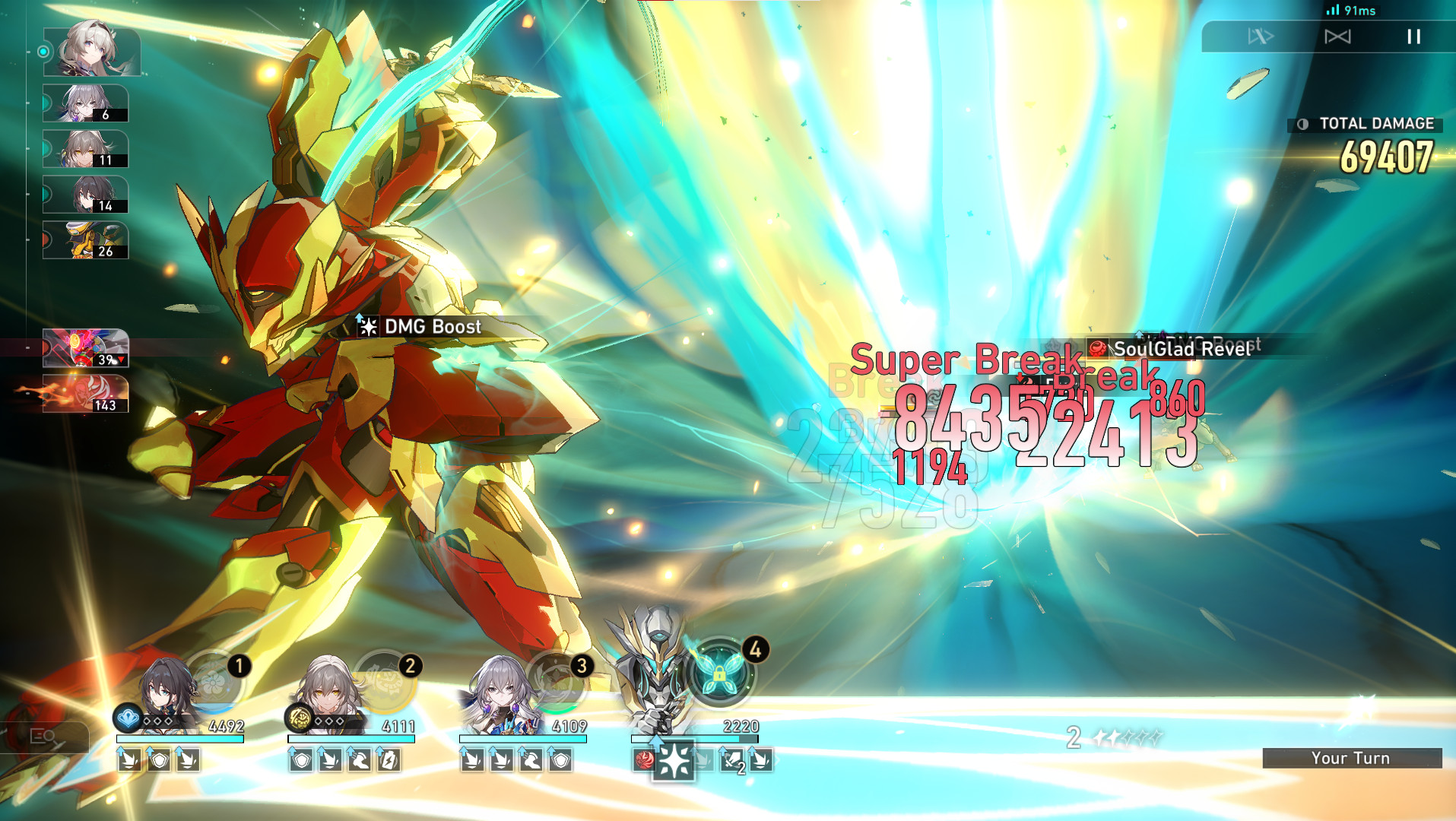The height and width of the screenshot is (821, 1456).
Task: Select turn order portrait with action value 11
Action: coord(85,149)
